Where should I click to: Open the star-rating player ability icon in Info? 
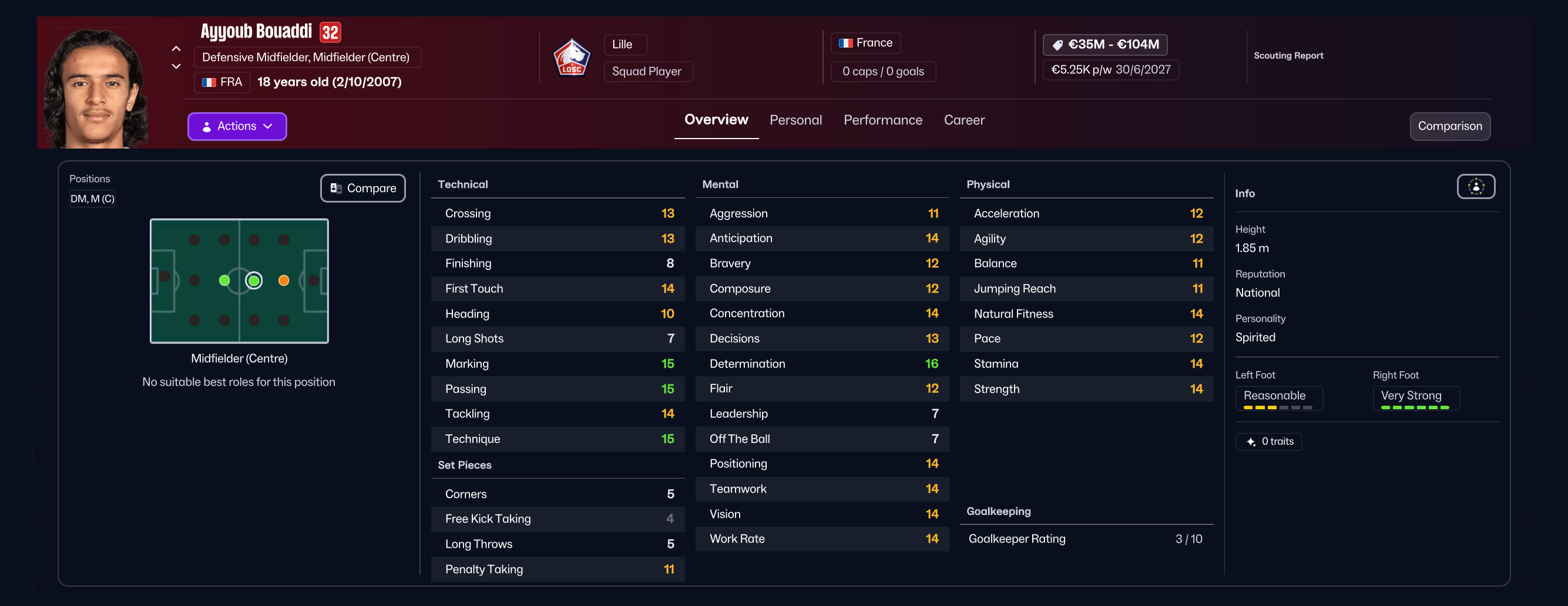point(1476,187)
